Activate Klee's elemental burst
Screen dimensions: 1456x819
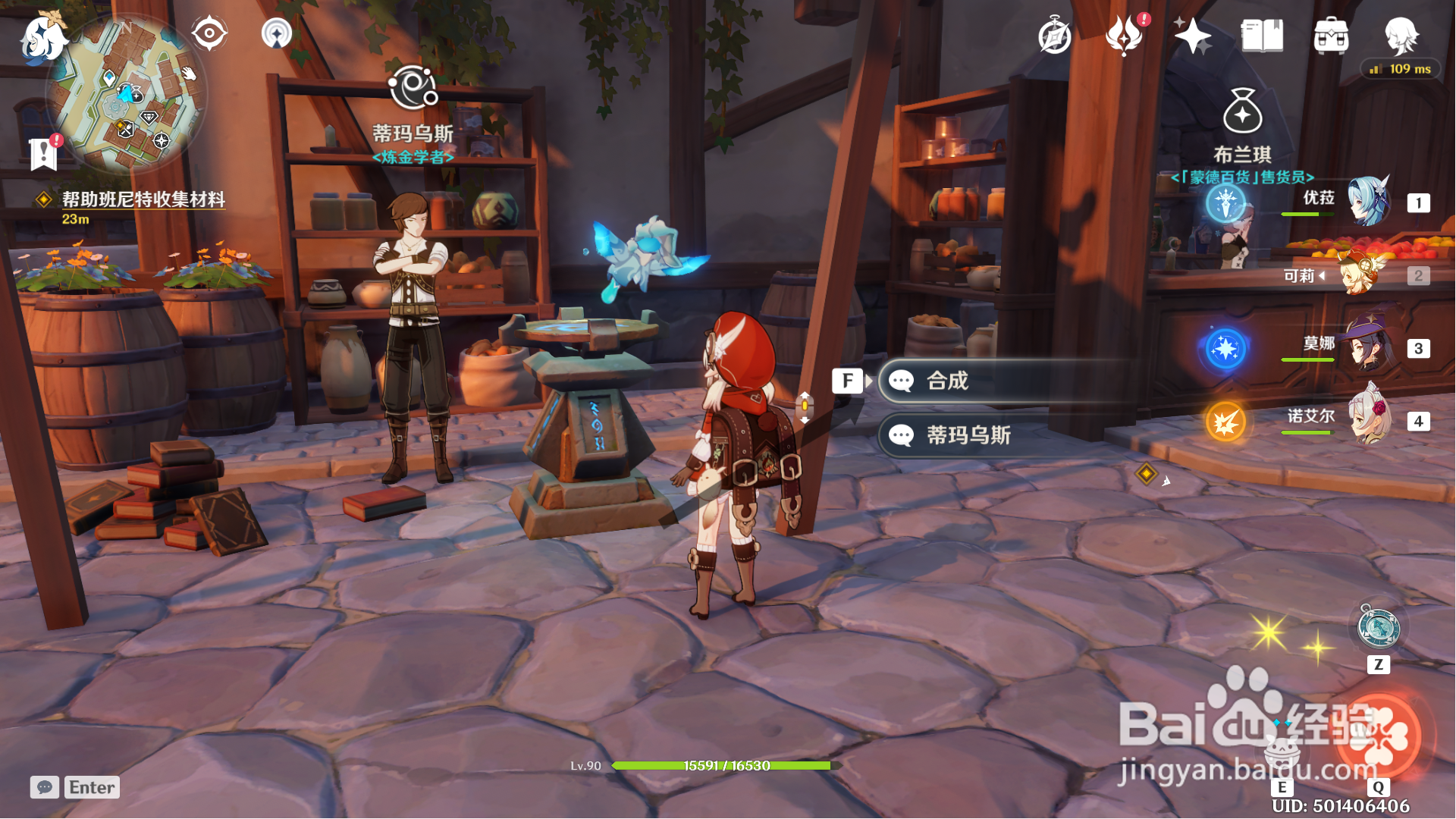[1380, 736]
